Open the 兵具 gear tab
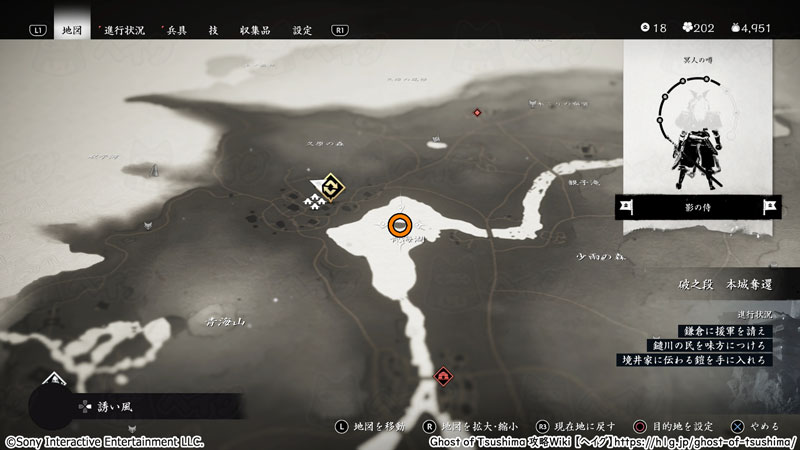This screenshot has width=800, height=450. click(177, 30)
